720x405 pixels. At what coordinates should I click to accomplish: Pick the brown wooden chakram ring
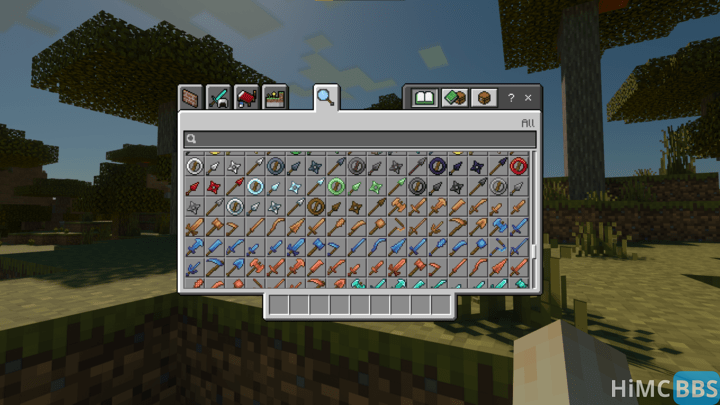click(316, 206)
